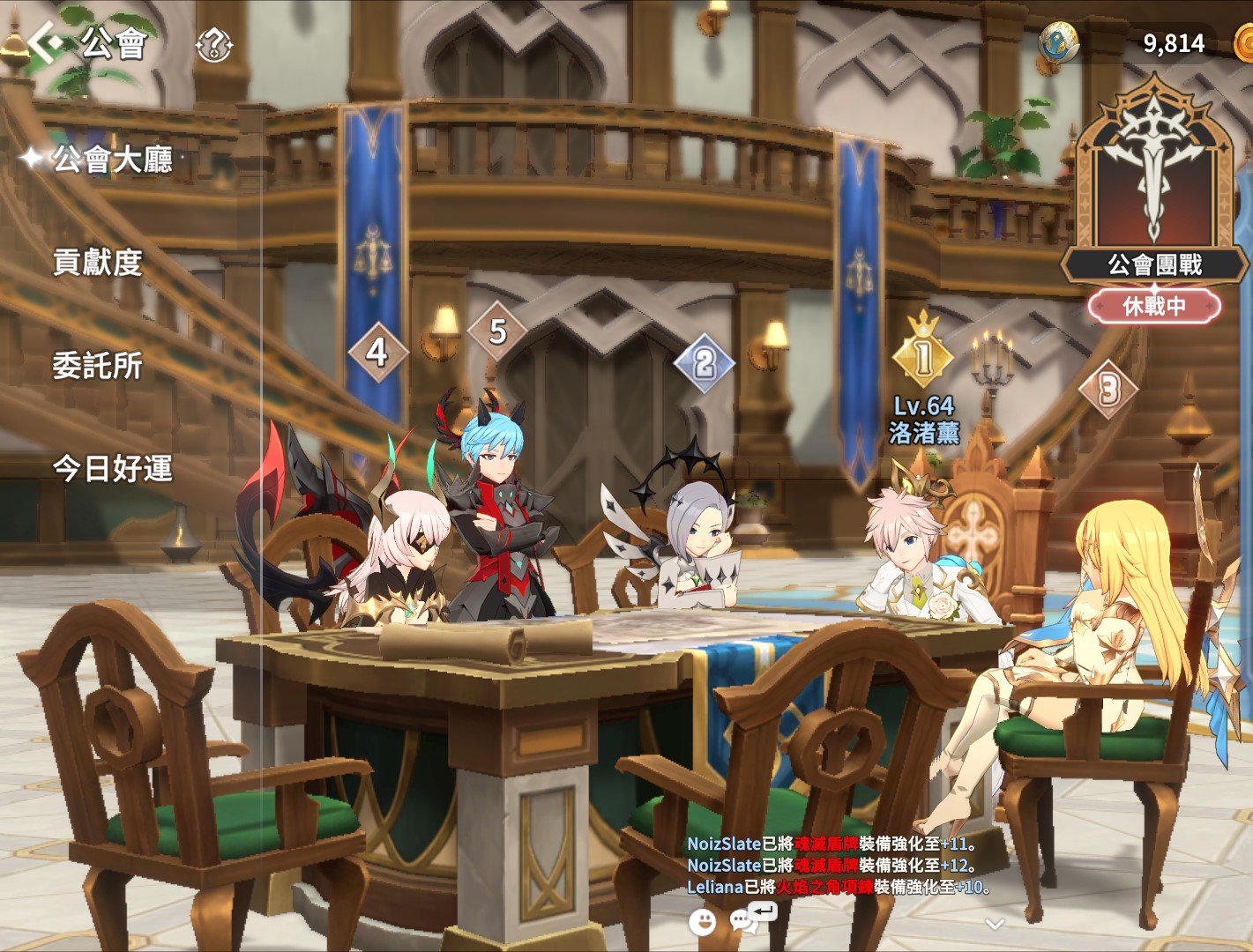Select the rank 5 member badge
Image resolution: width=1253 pixels, height=952 pixels.
(x=497, y=331)
